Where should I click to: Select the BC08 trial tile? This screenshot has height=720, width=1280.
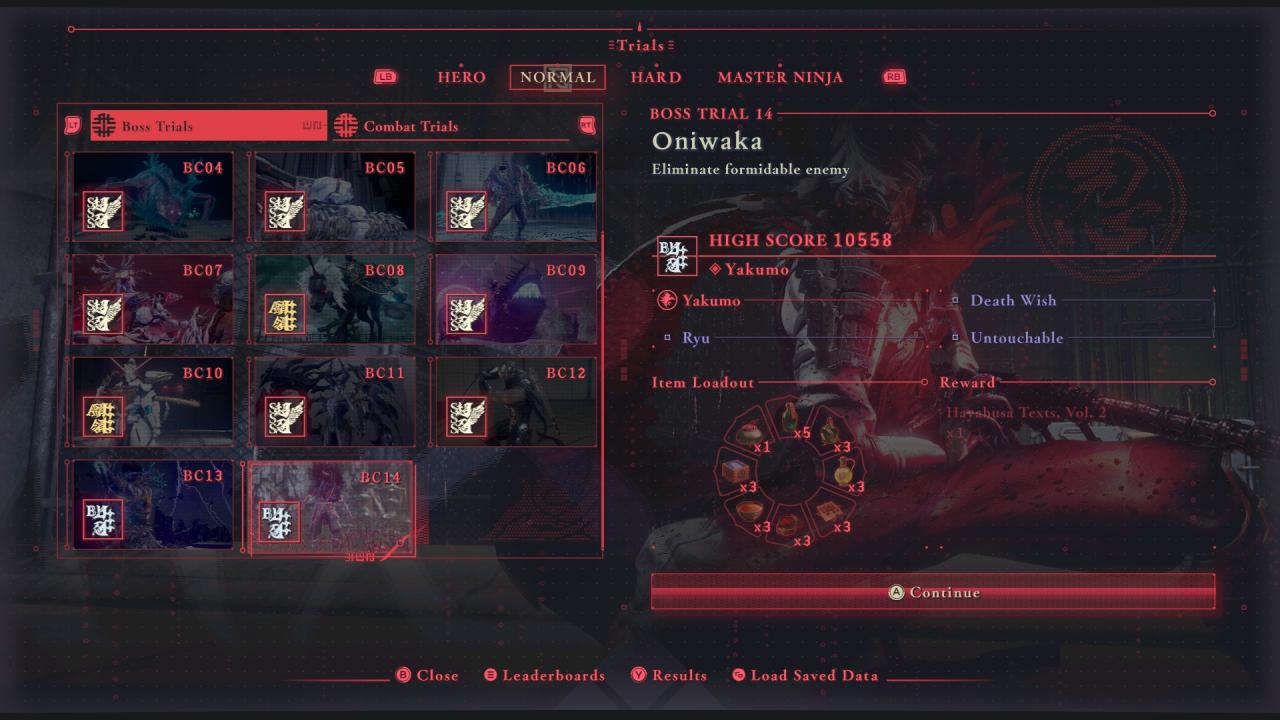click(x=334, y=299)
